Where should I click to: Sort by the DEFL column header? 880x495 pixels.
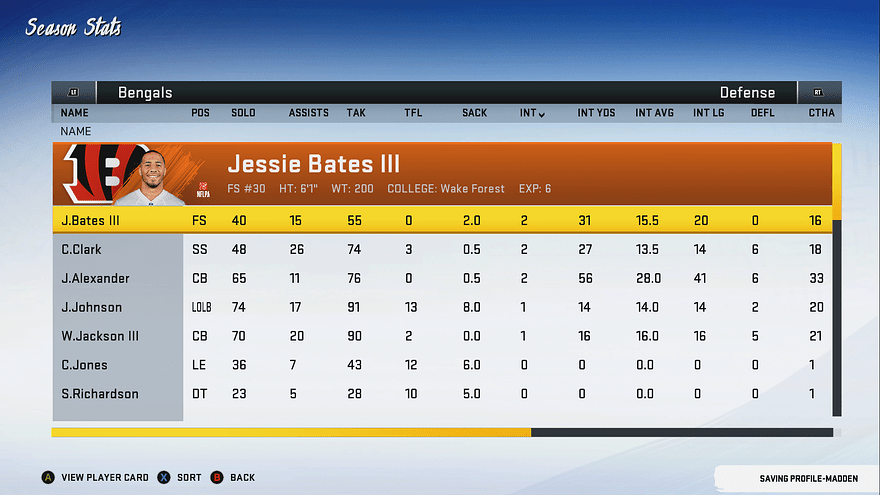point(763,113)
